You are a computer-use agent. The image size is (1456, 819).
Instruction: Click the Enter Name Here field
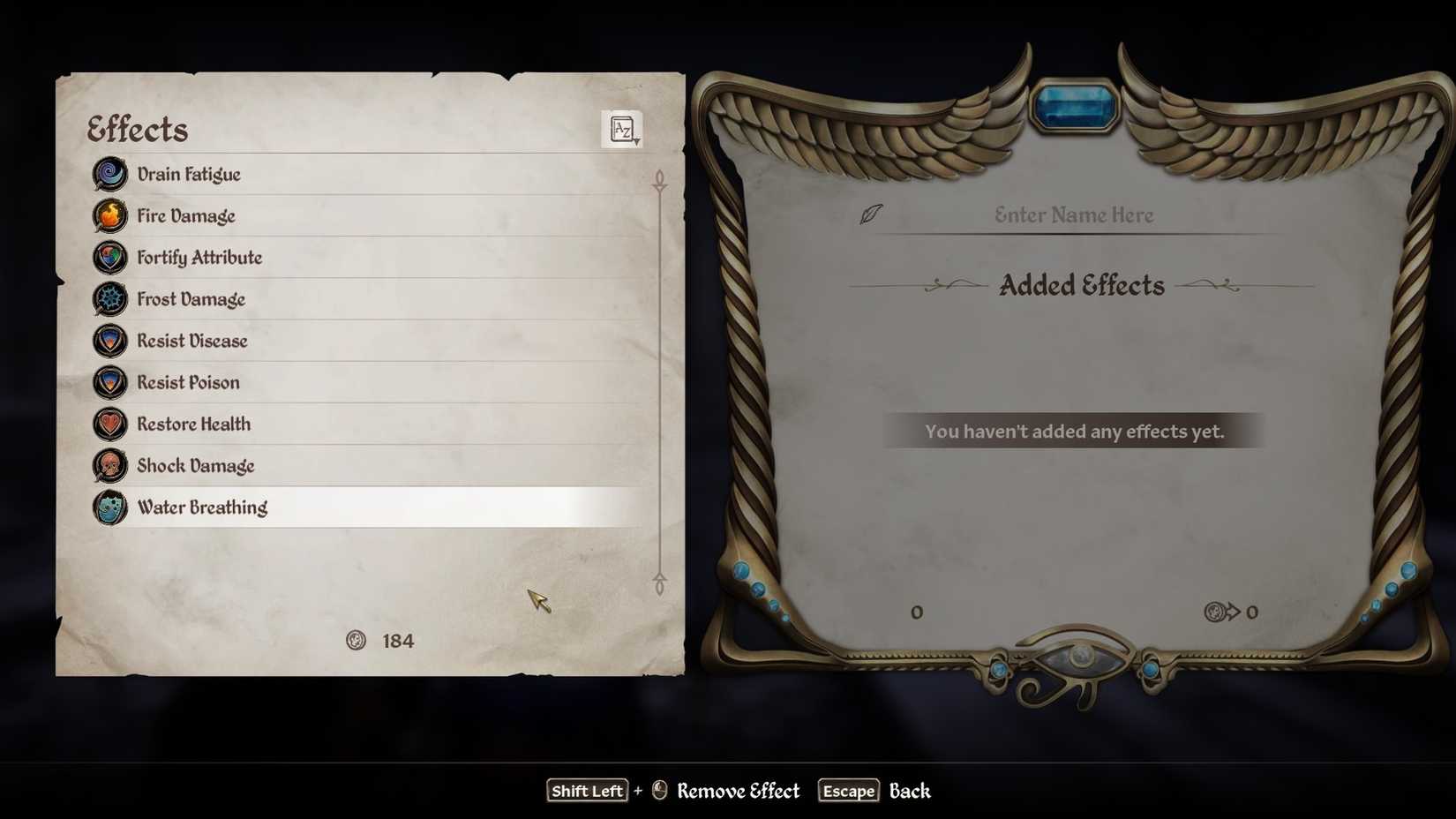[x=1073, y=214]
